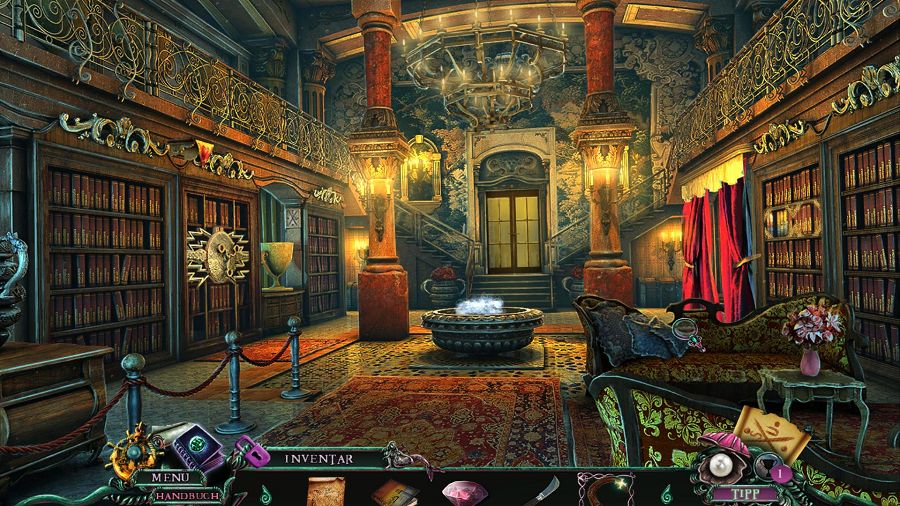Select the book item in inventory
The height and width of the screenshot is (506, 900).
click(394, 492)
